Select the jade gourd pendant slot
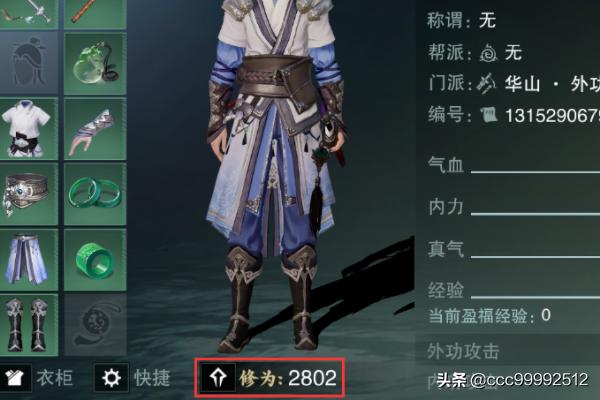Image resolution: width=600 pixels, height=400 pixels. 94,63
